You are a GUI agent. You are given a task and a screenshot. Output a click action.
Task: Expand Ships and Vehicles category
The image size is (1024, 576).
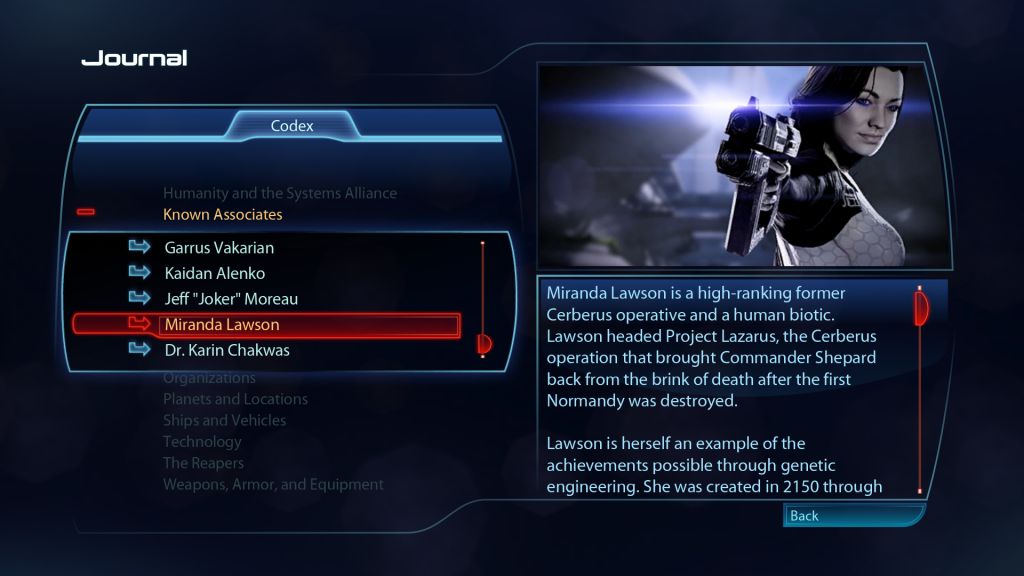224,421
